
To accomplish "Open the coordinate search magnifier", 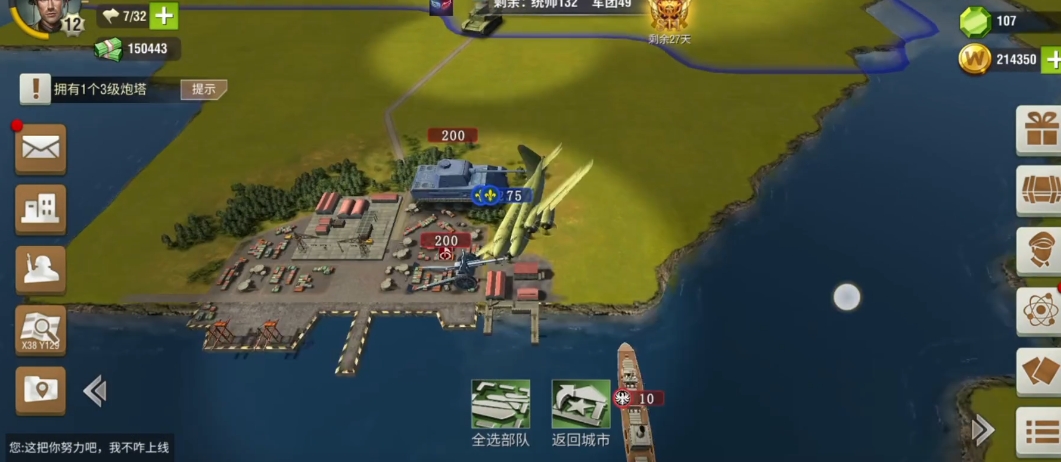I will (x=40, y=330).
